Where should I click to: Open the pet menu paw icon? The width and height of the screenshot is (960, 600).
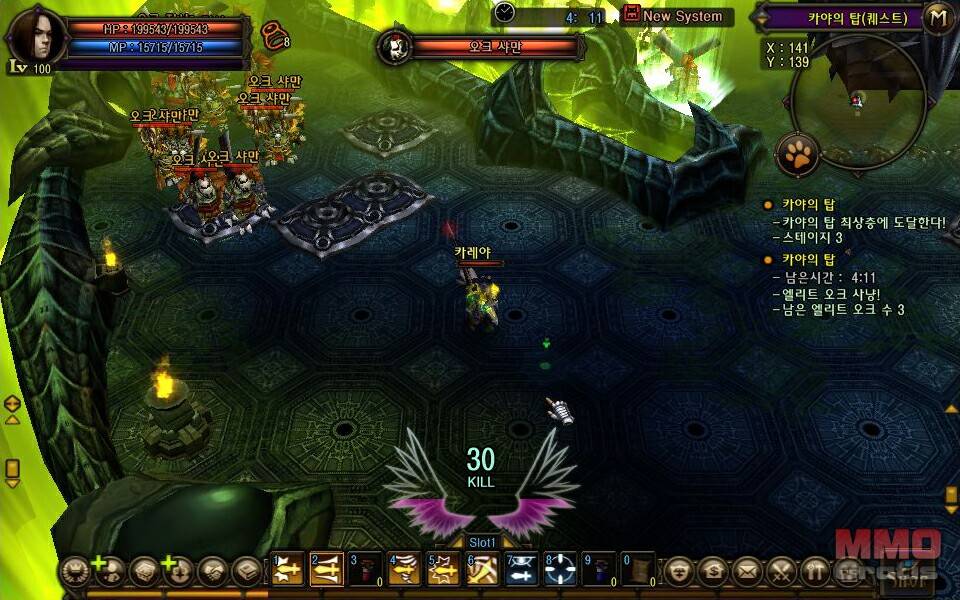click(x=798, y=154)
